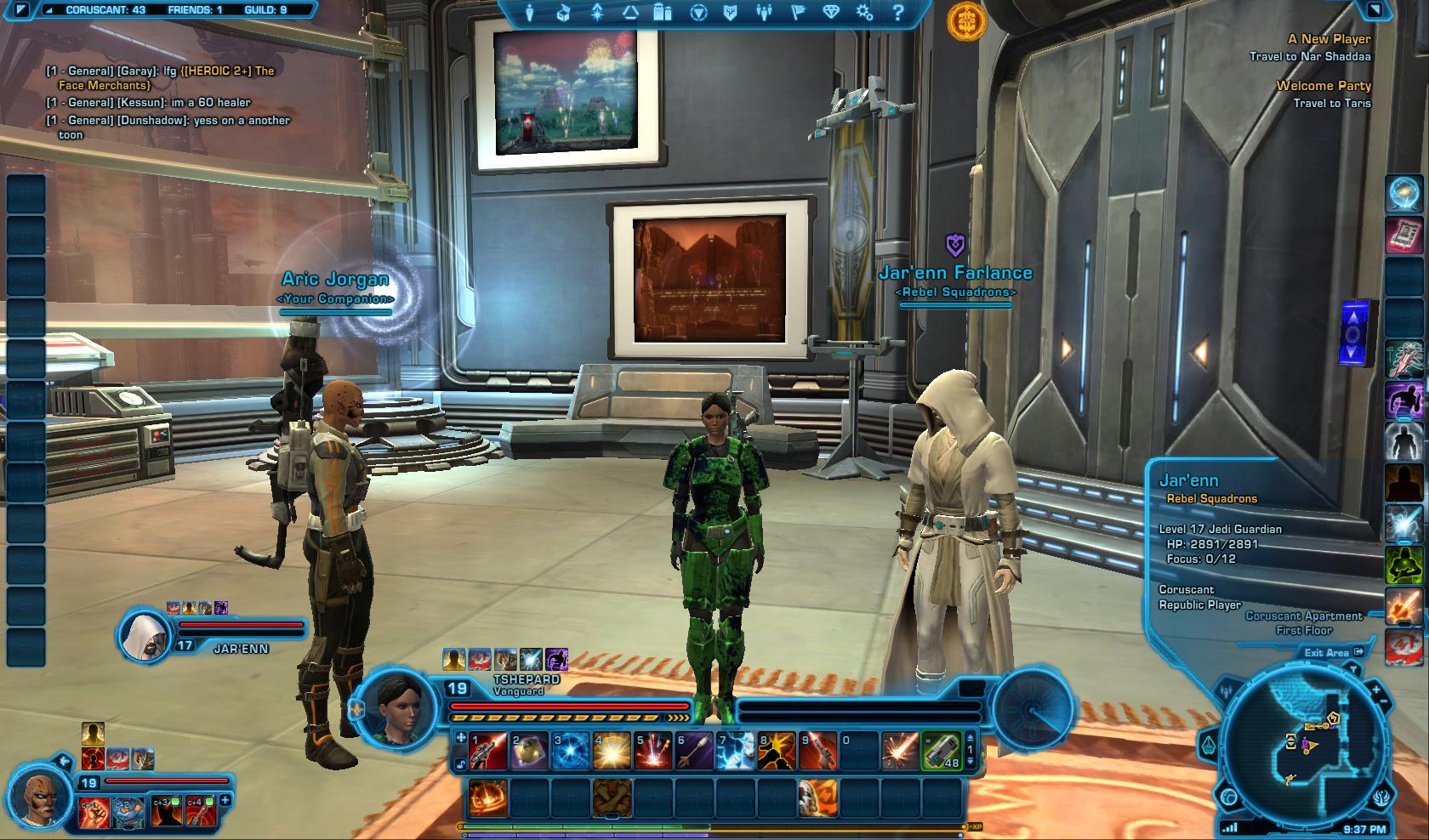Activate the rifle shot ability in slot 1
The image size is (1429, 840).
488,751
